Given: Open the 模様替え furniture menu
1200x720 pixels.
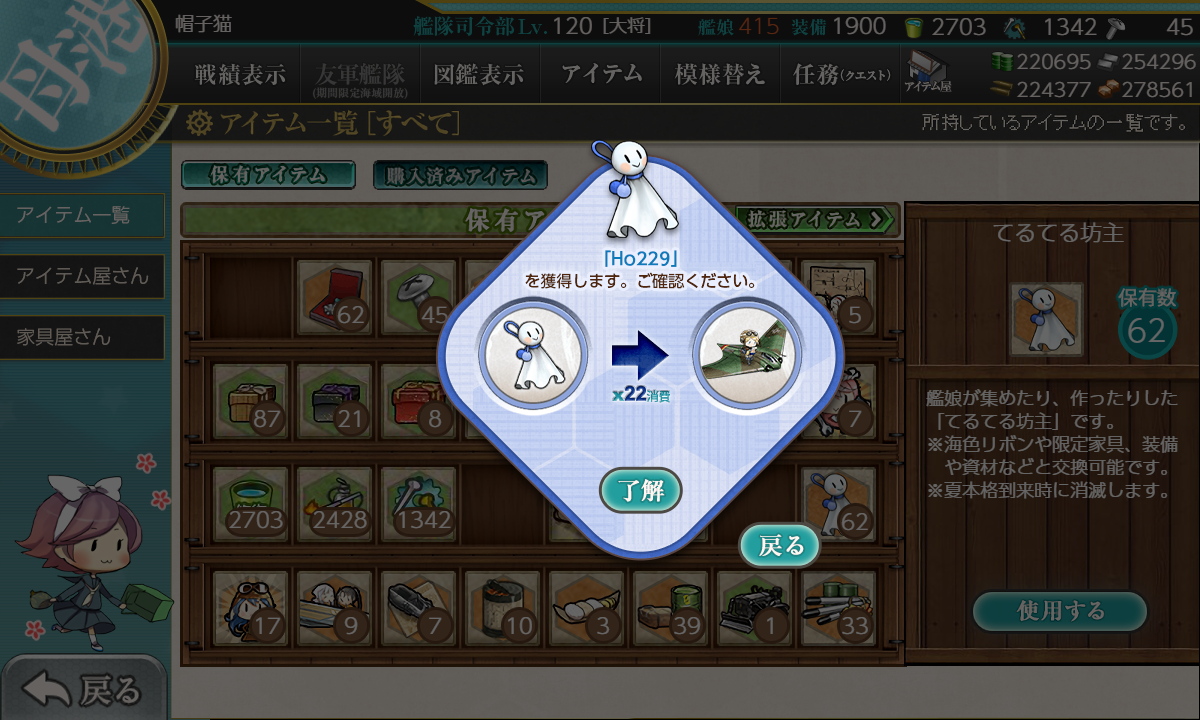Looking at the screenshot, I should tap(719, 74).
